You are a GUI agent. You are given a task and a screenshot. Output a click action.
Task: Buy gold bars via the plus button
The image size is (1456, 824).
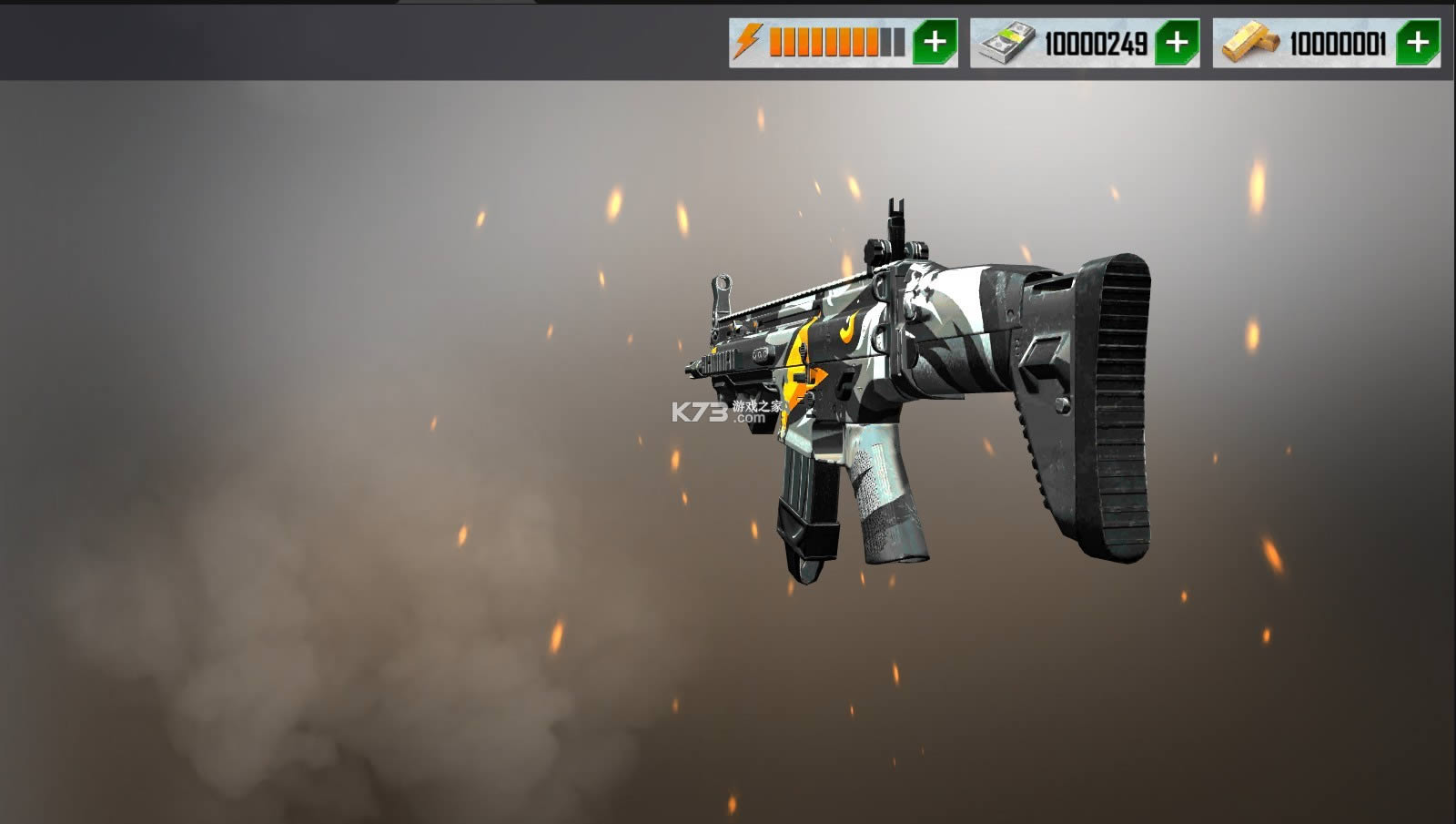pos(1417,42)
